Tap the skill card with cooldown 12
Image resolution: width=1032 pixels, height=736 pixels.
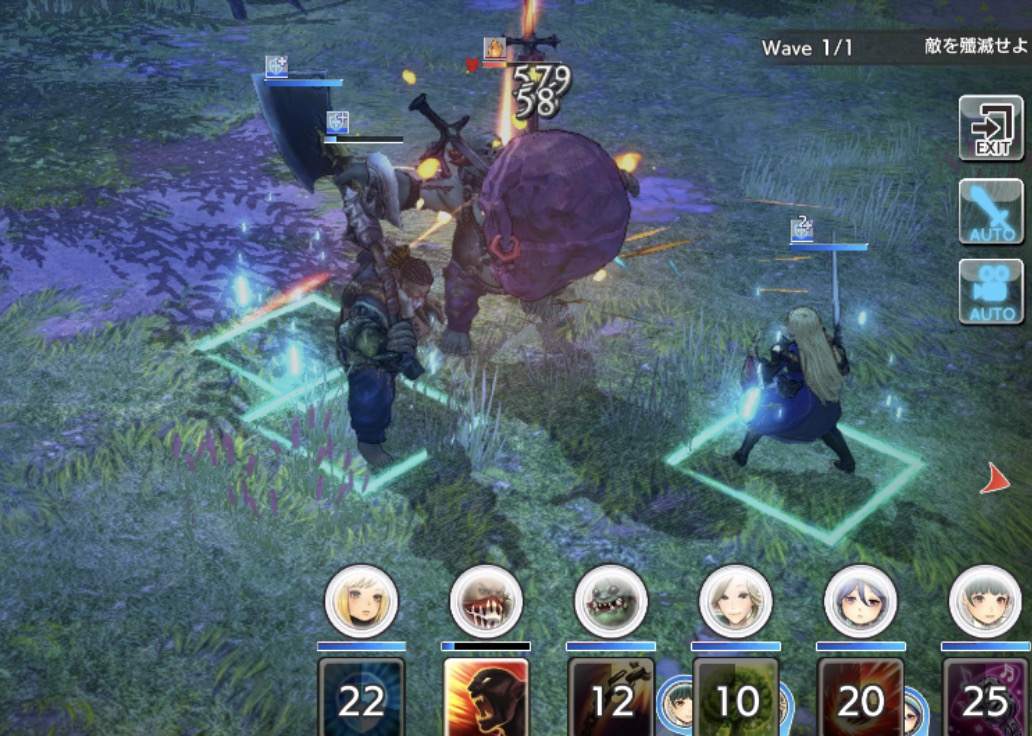611,698
